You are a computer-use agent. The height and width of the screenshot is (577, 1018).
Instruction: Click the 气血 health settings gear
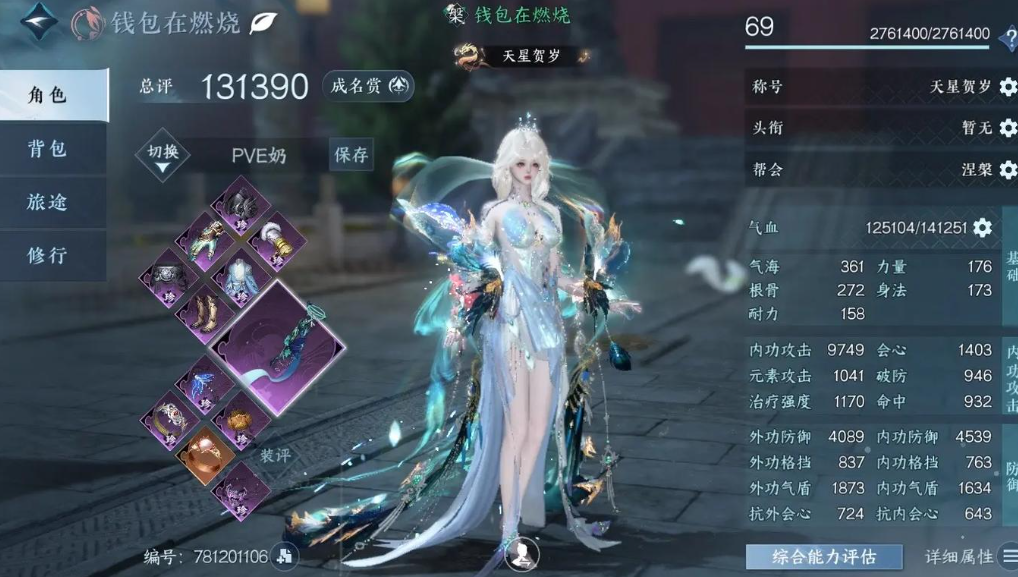click(x=982, y=228)
